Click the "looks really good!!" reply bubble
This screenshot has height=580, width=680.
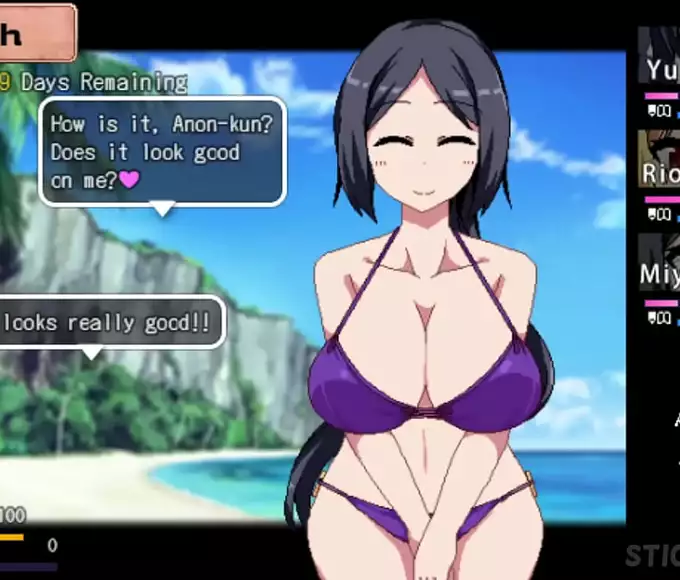pos(108,322)
